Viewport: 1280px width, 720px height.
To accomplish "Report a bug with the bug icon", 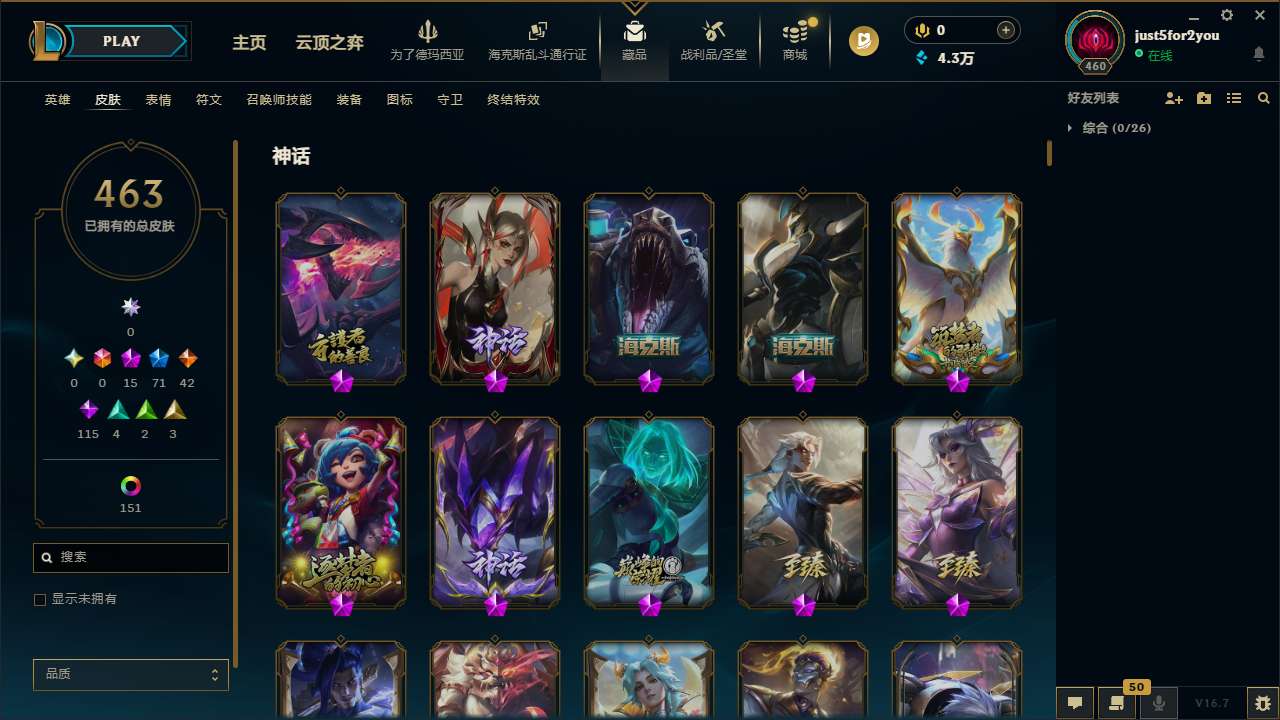I will click(1264, 703).
